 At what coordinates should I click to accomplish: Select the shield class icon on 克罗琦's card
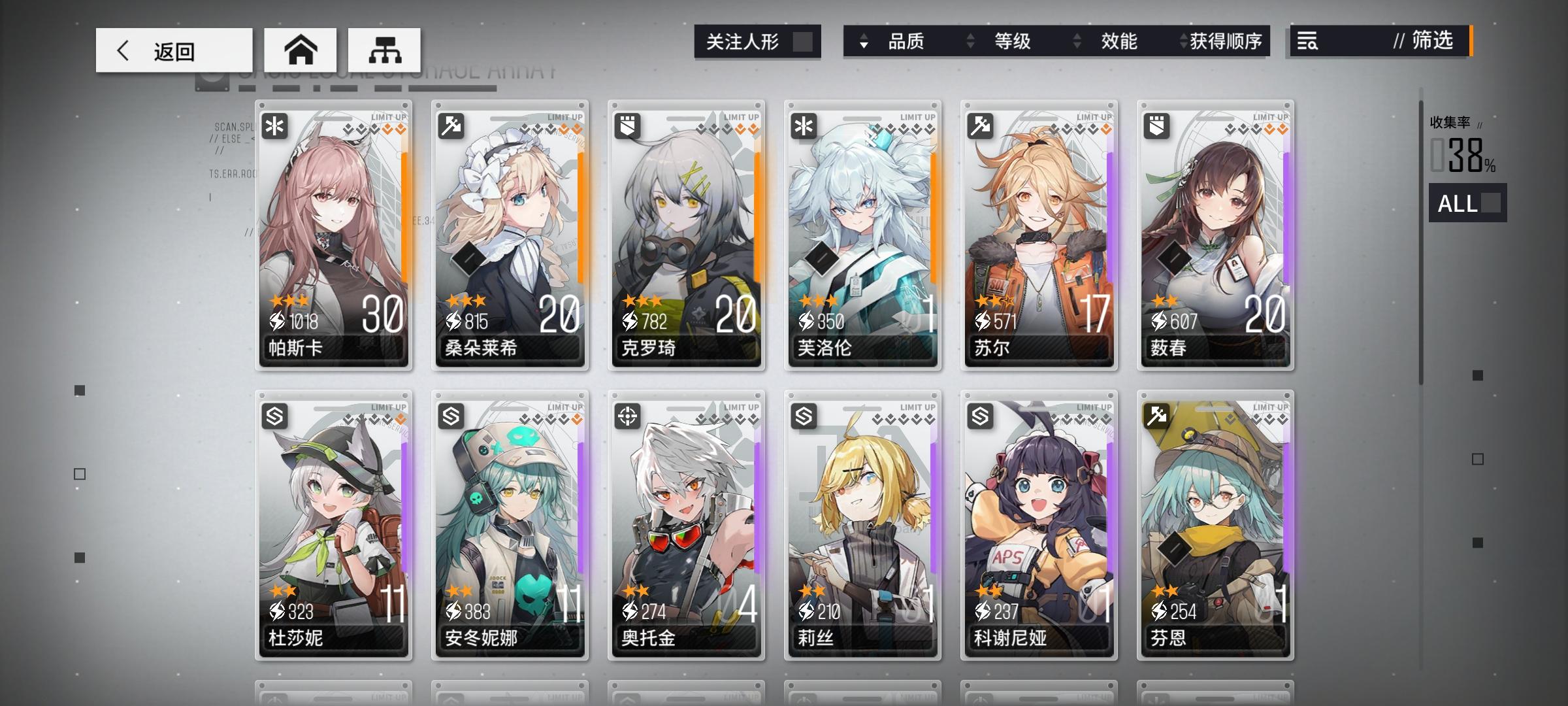627,127
